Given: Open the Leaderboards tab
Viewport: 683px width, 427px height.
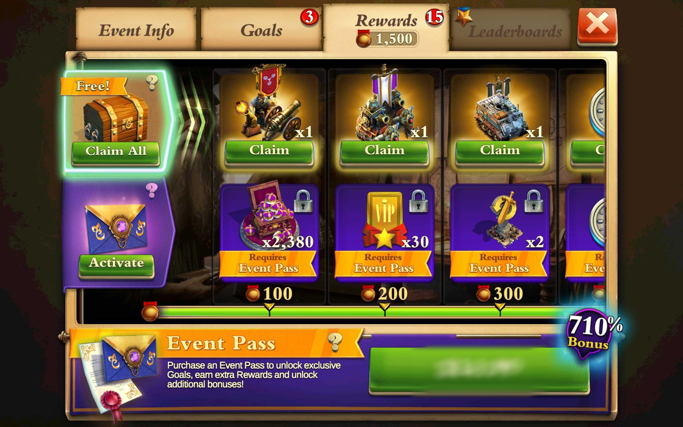Looking at the screenshot, I should pos(514,31).
